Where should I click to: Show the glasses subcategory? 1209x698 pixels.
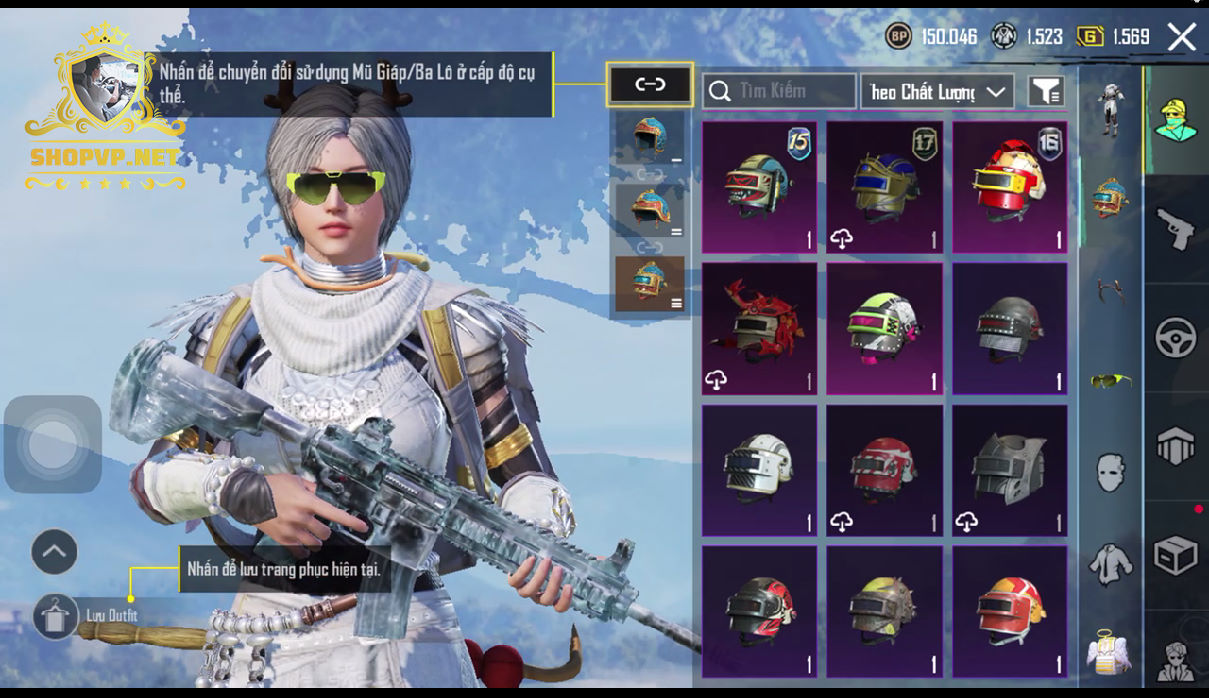point(1110,381)
